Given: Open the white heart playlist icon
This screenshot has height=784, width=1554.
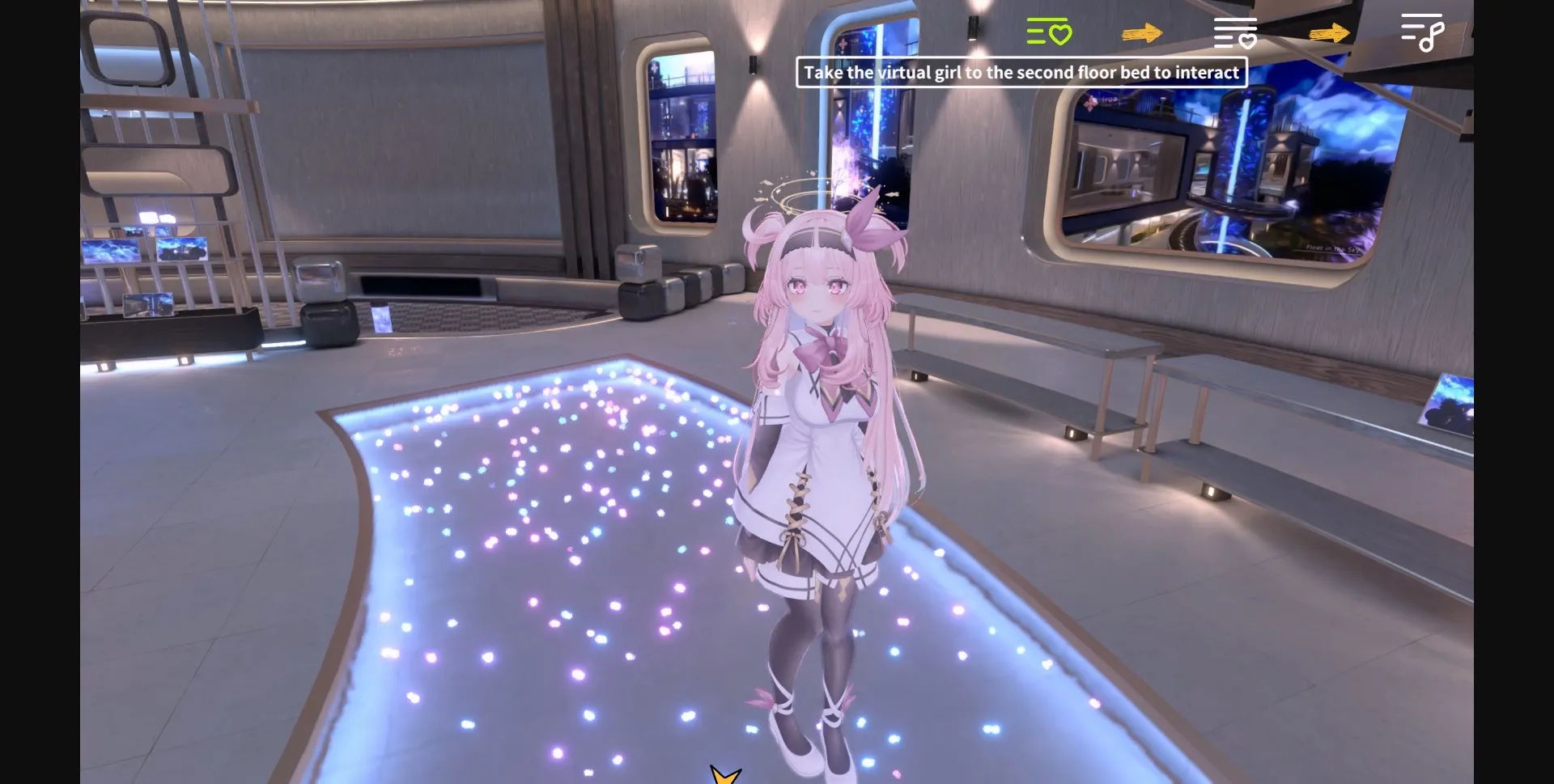Looking at the screenshot, I should pos(1235,34).
